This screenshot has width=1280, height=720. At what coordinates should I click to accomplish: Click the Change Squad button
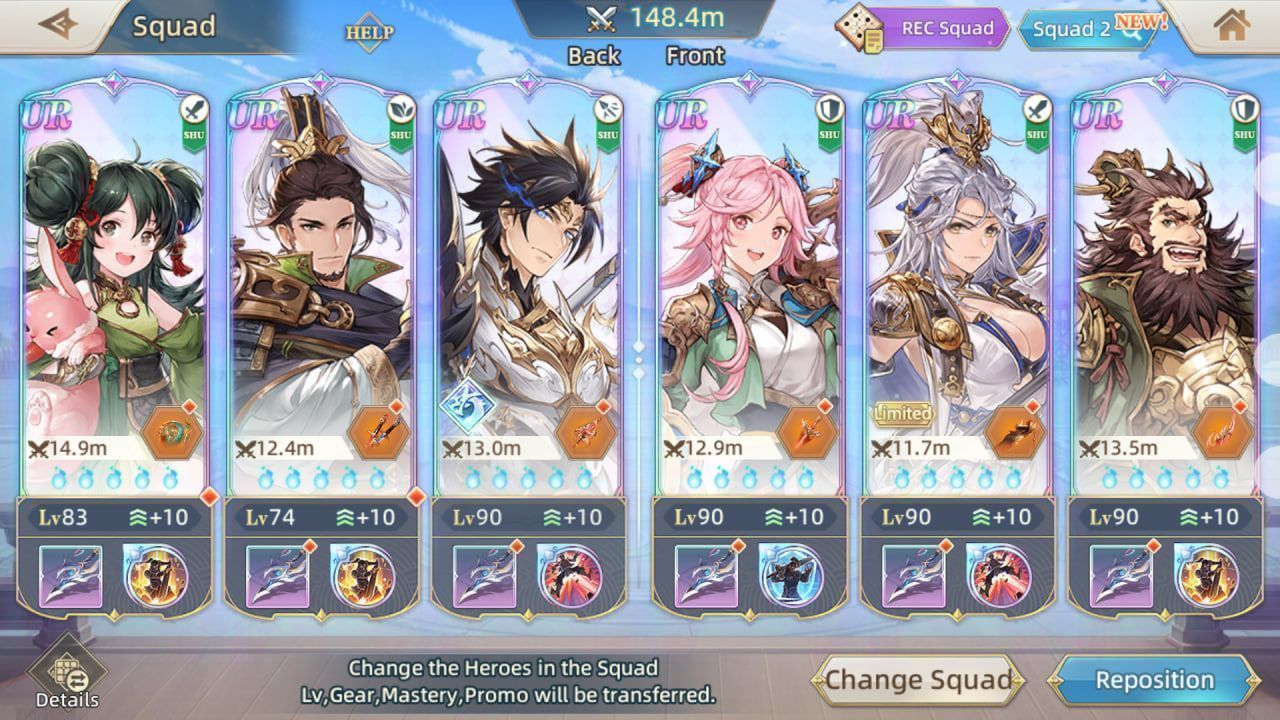pyautogui.click(x=917, y=681)
